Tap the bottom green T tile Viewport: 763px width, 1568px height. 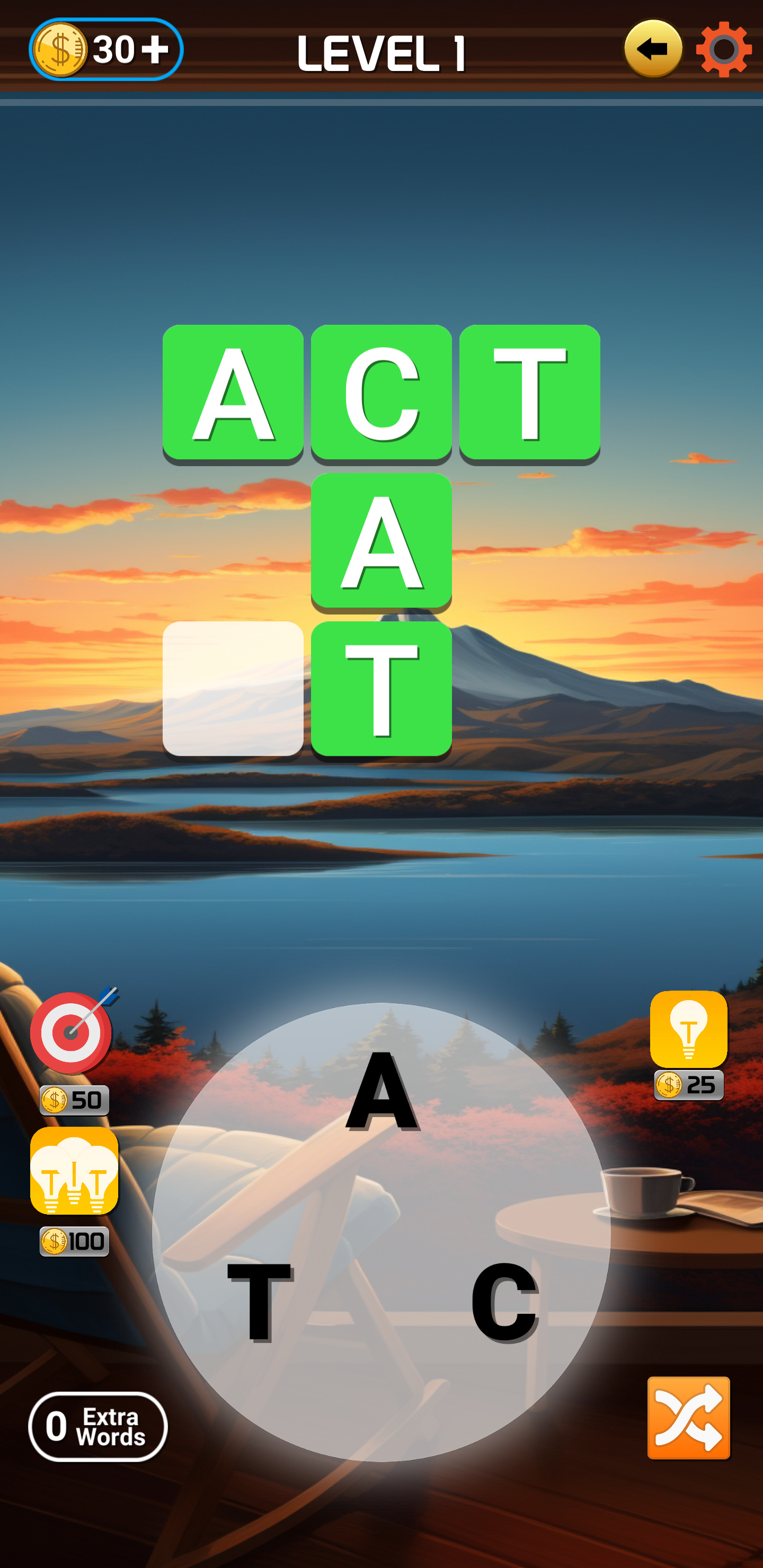pyautogui.click(x=380, y=688)
